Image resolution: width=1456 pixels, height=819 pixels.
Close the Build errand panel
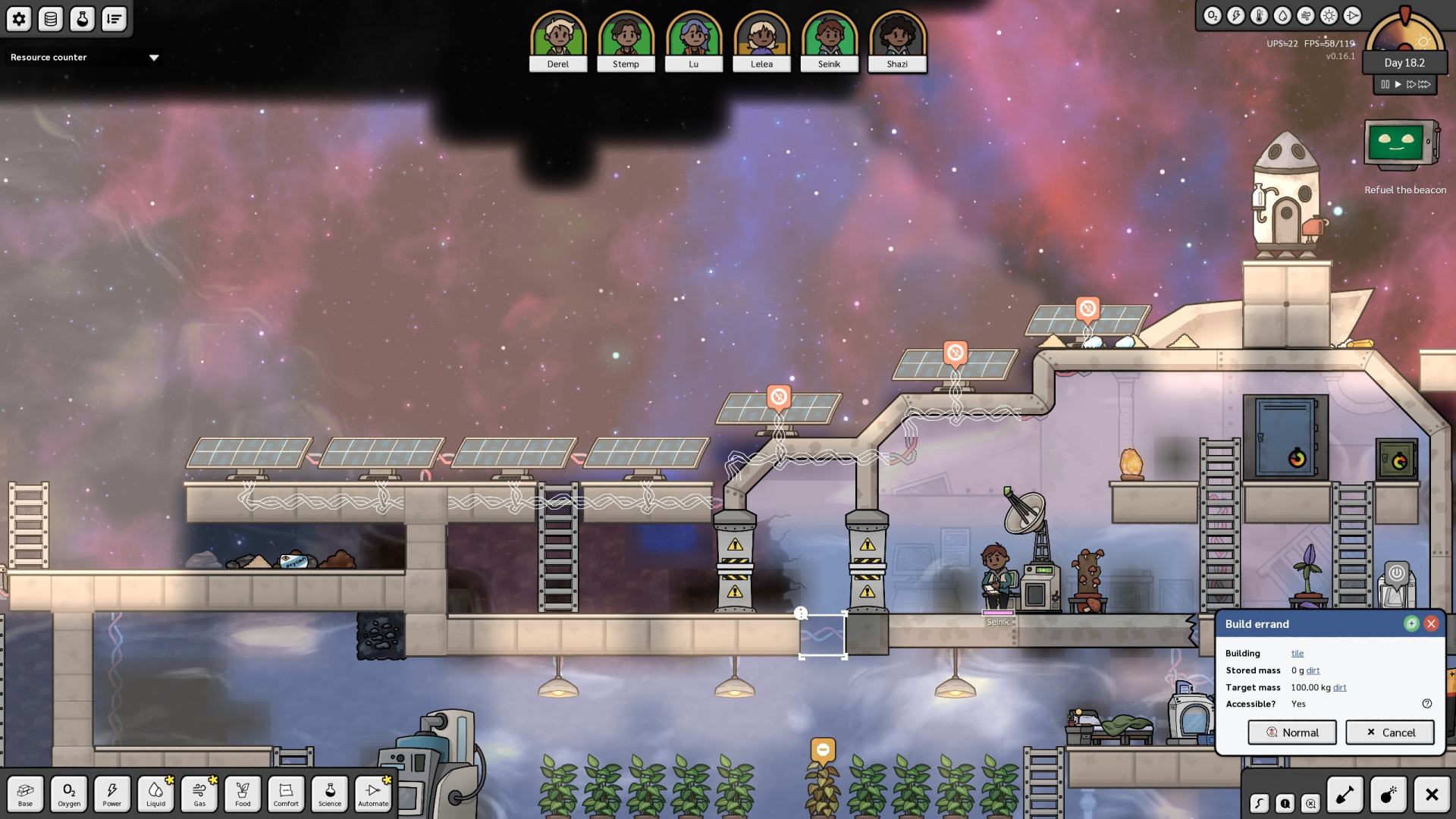tap(1431, 623)
